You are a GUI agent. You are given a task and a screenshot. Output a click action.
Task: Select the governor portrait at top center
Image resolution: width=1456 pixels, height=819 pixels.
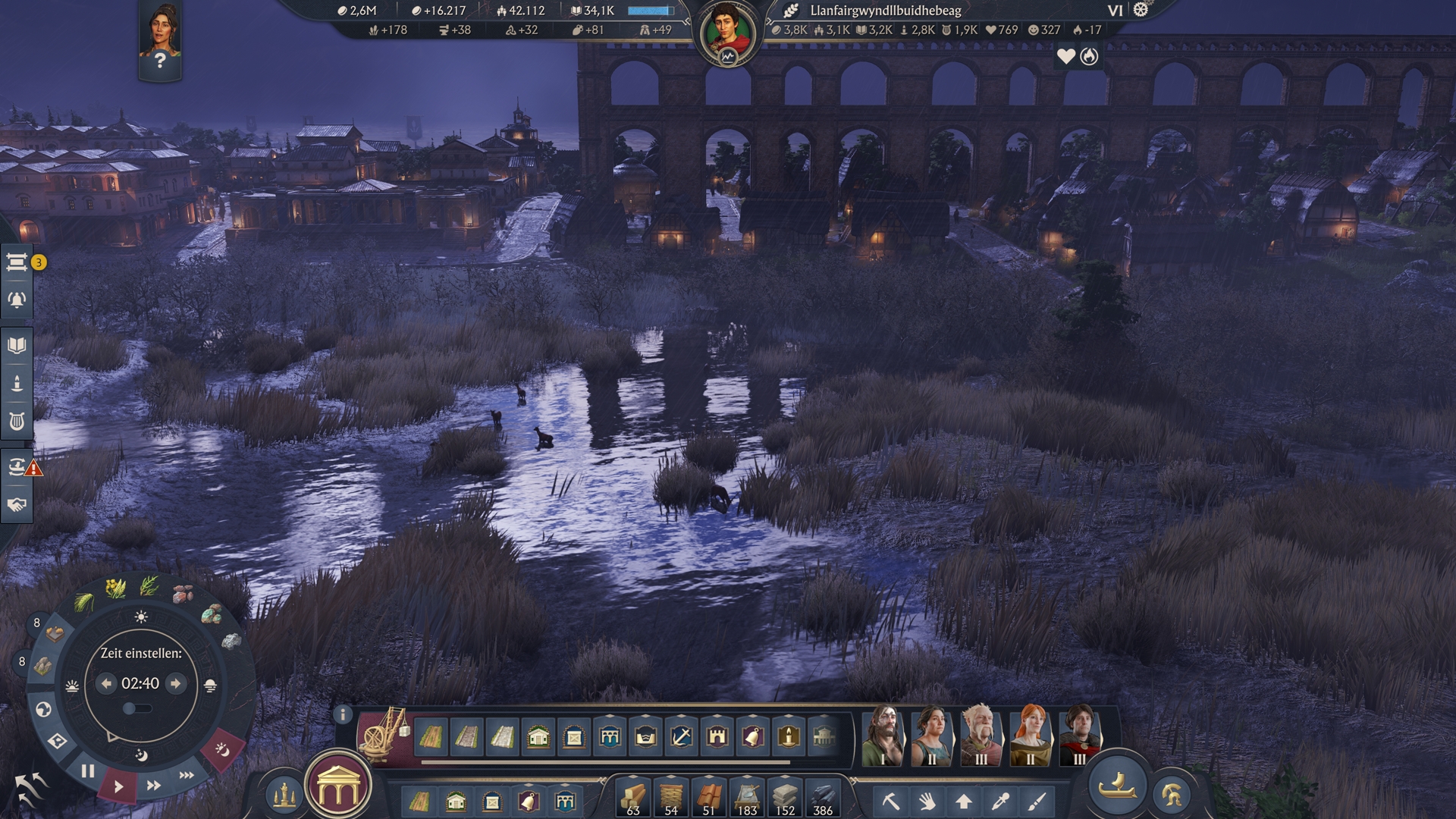click(x=727, y=34)
